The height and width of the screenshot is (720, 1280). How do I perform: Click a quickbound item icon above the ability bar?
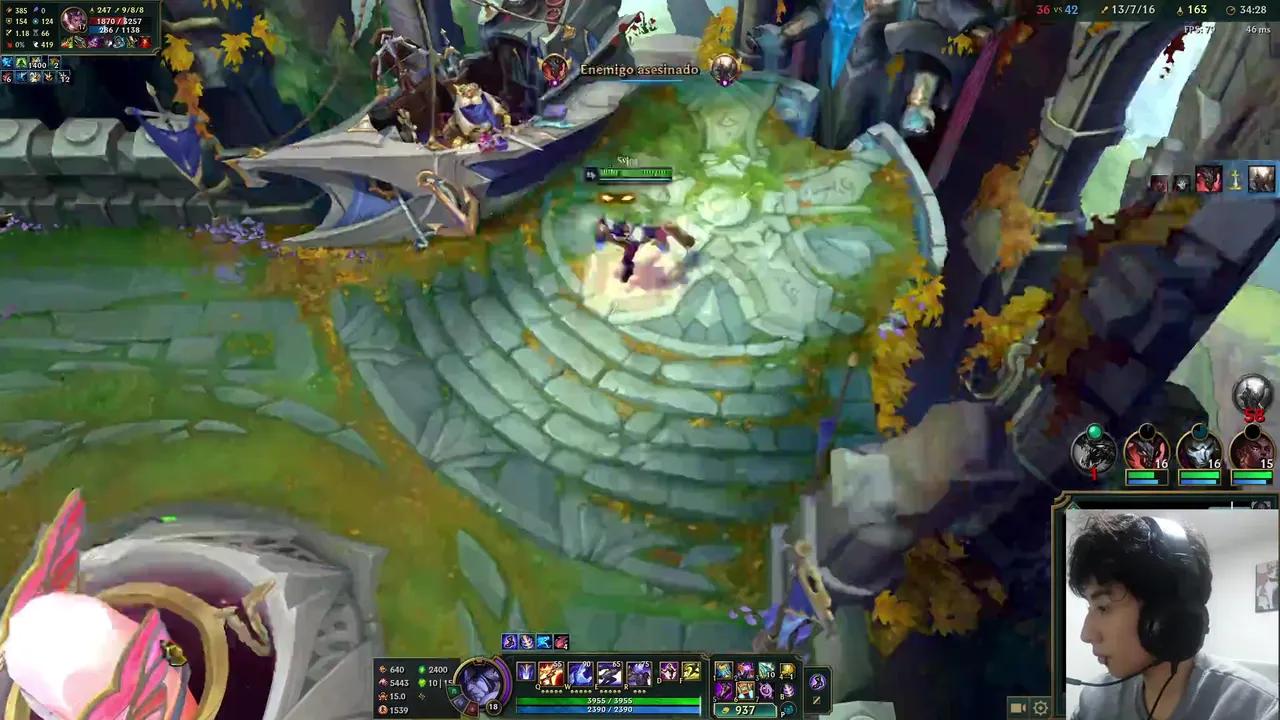click(509, 642)
